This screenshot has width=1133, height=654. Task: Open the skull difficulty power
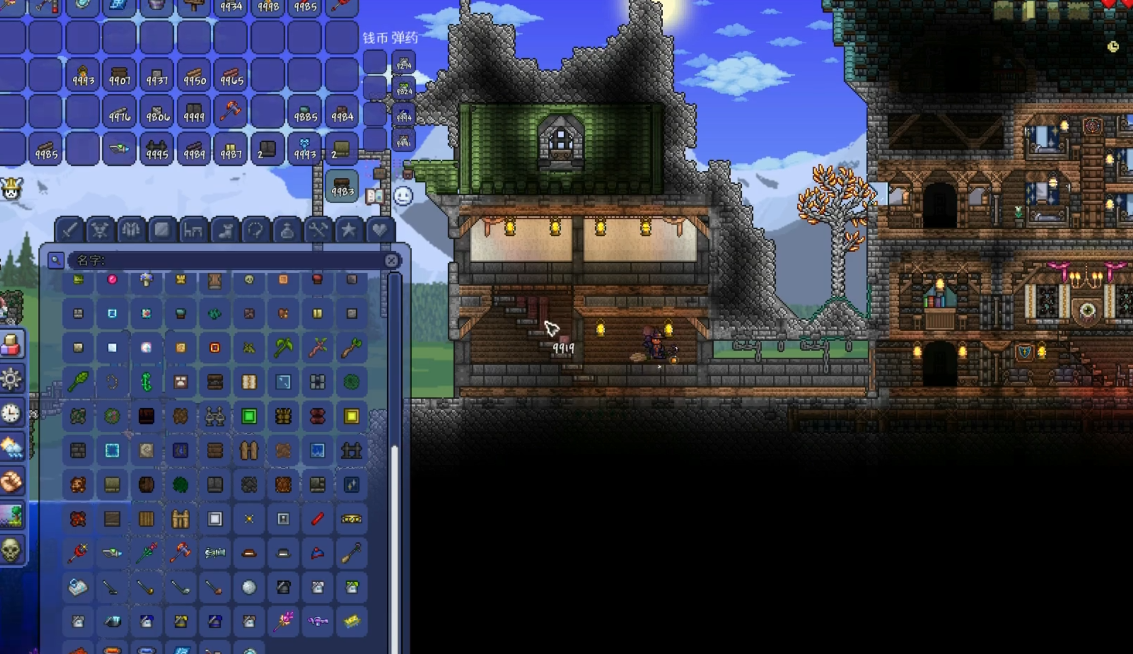[11, 549]
